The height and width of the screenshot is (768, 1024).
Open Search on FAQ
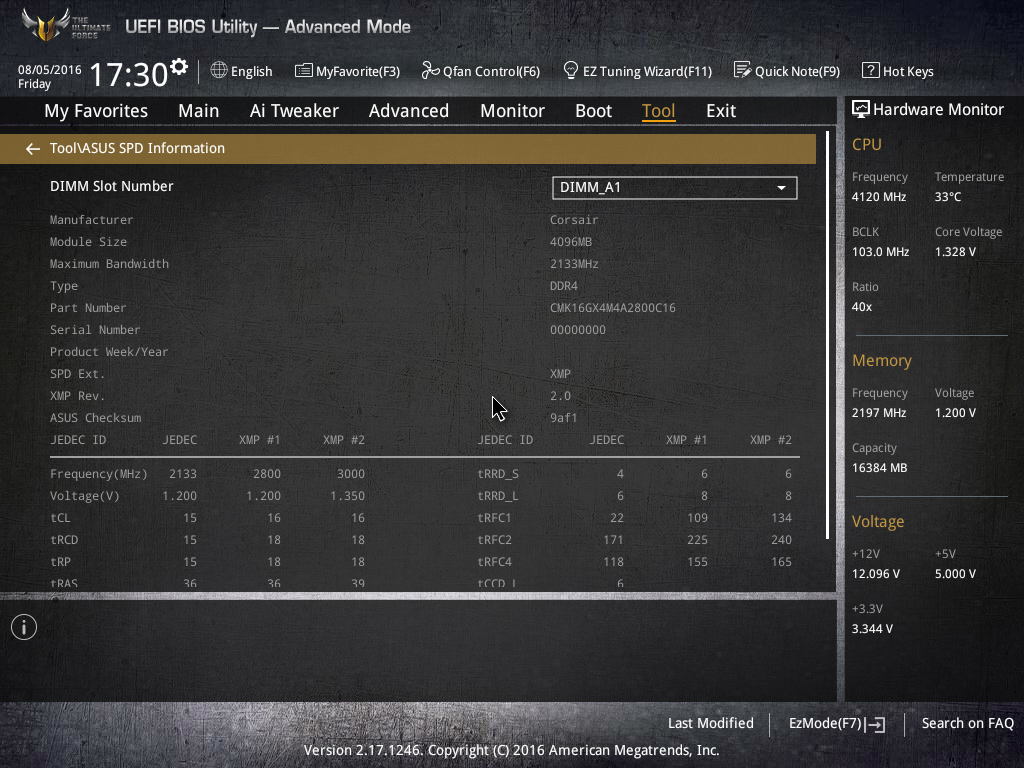click(967, 723)
